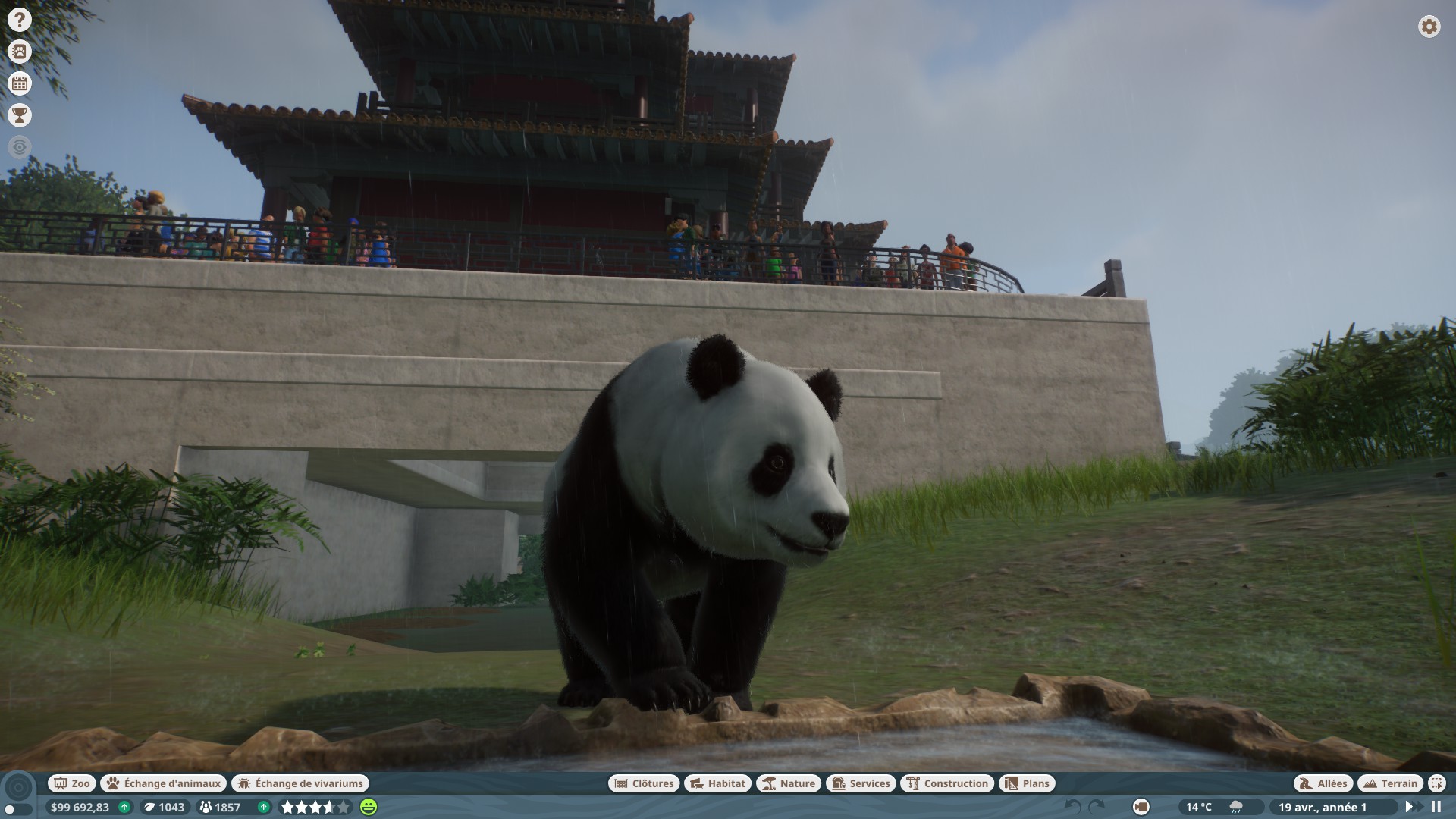This screenshot has width=1456, height=819.
Task: Choose the Construction menu
Action: click(x=947, y=783)
